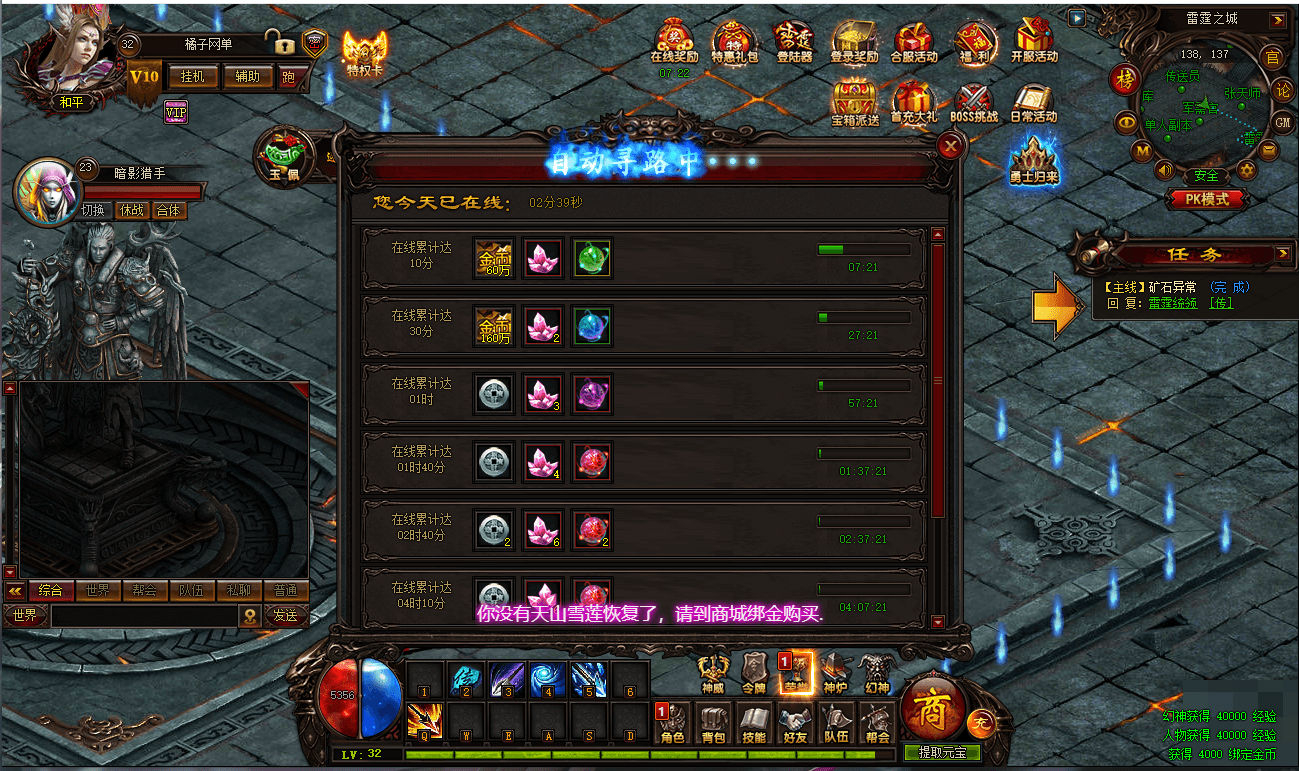This screenshot has width=1299, height=771.
Task: Toggle sound with the minimap speaker icon
Action: coord(1163,170)
